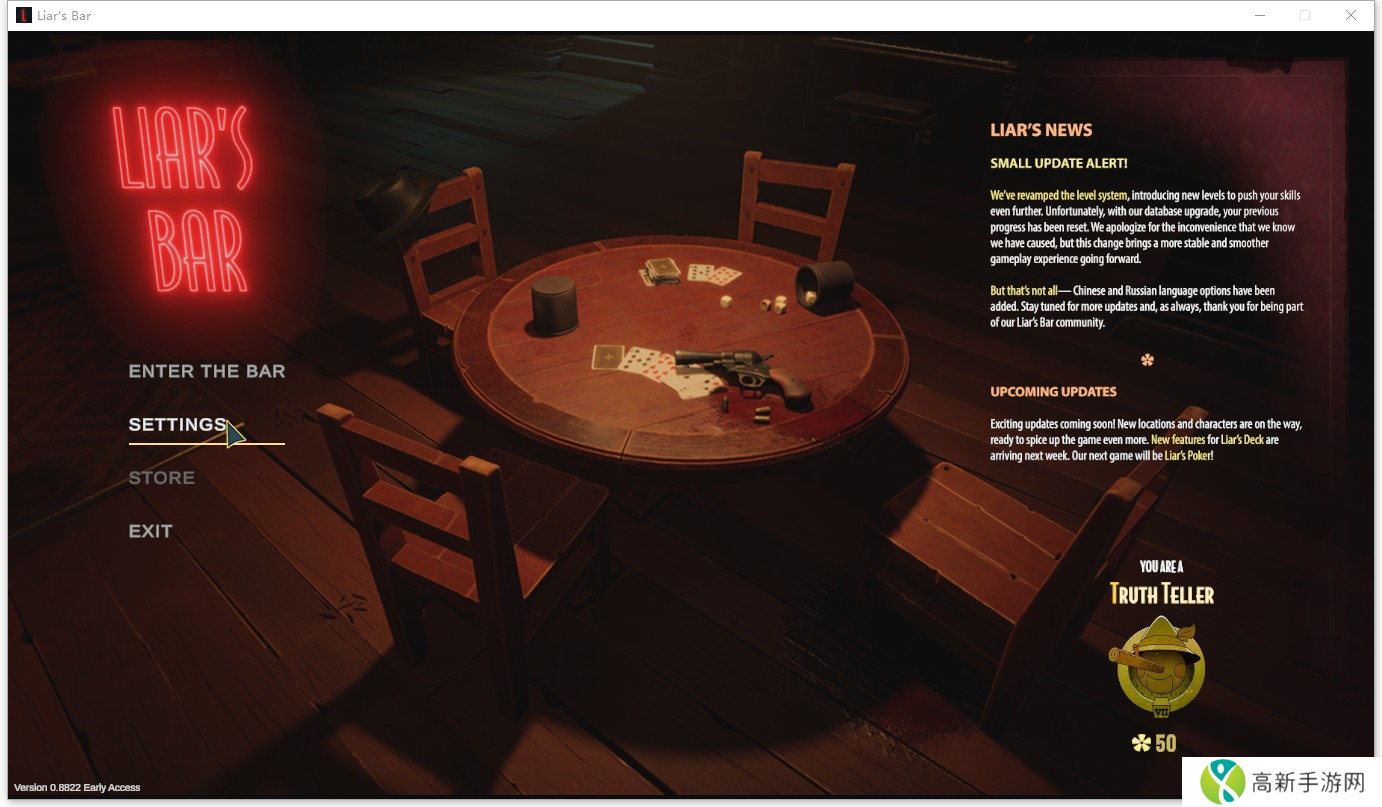Open the Settings menu

(x=178, y=425)
